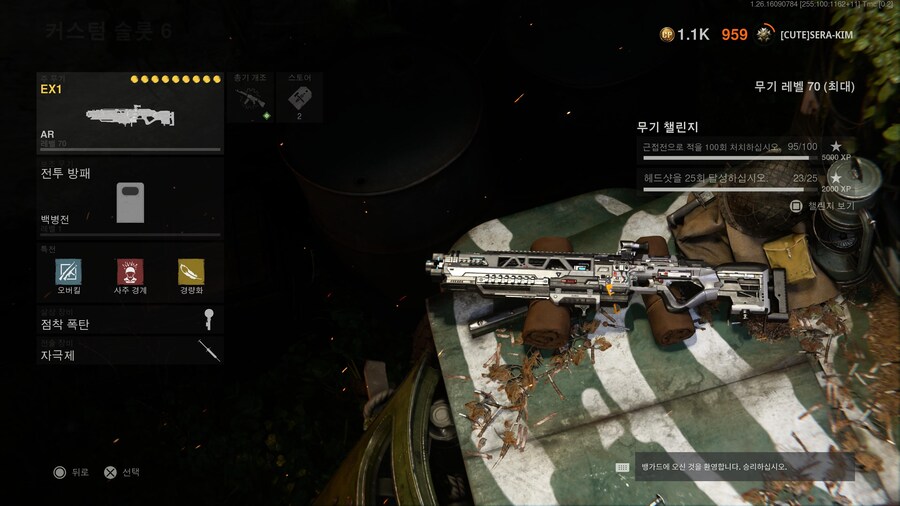The width and height of the screenshot is (900, 506).
Task: Open the 100 melee kills weapon challenge
Action: [x=746, y=150]
